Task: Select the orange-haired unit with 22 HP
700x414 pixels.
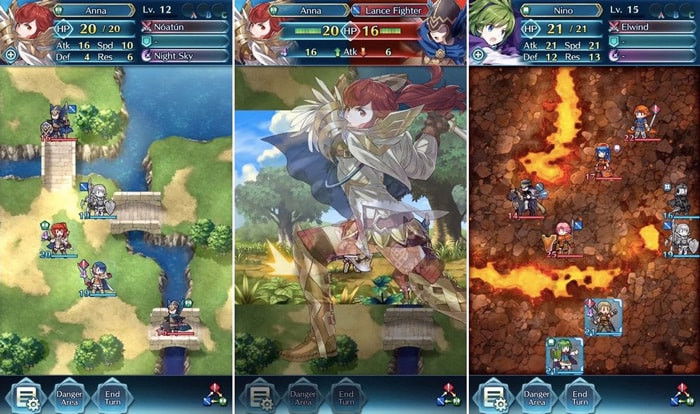Action: point(640,121)
